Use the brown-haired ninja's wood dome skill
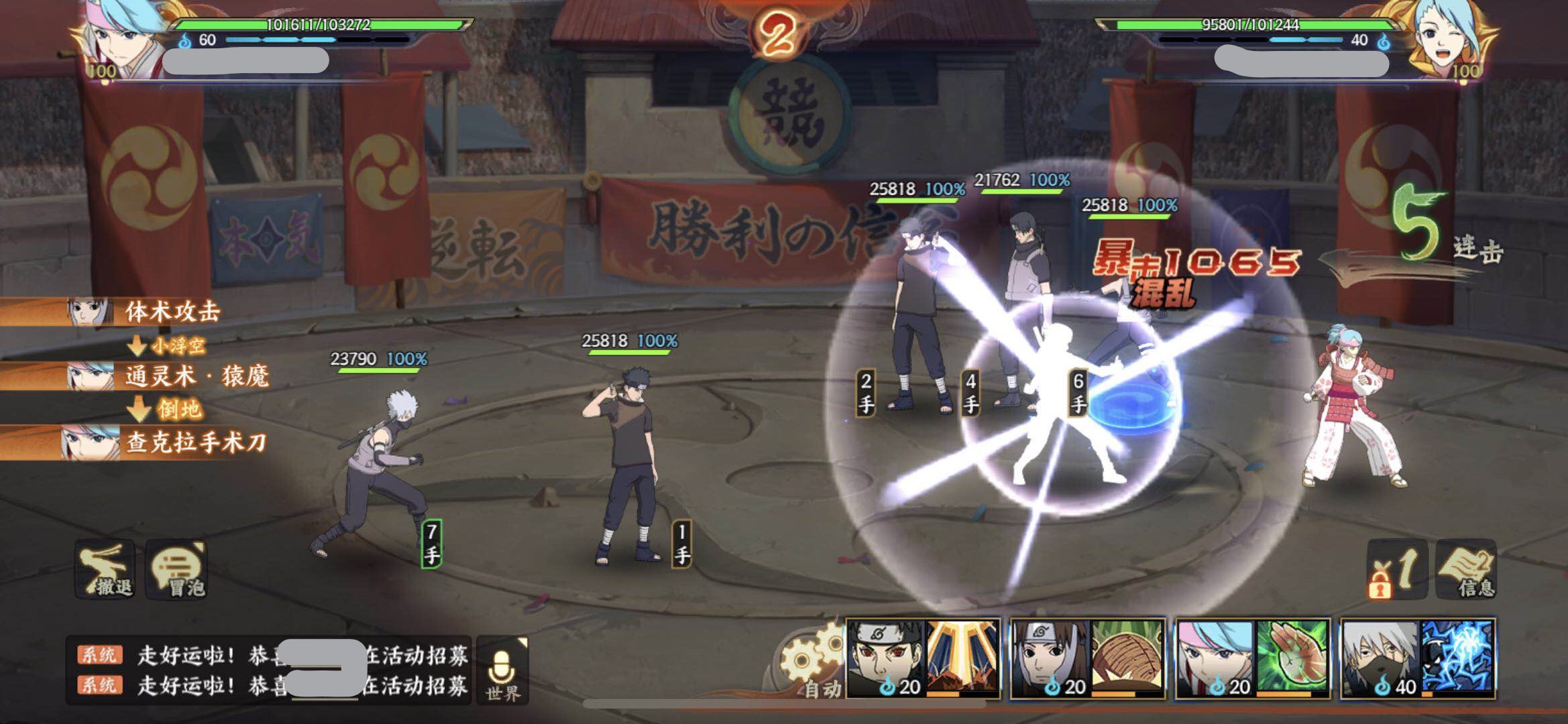The image size is (1568, 724). [1128, 658]
